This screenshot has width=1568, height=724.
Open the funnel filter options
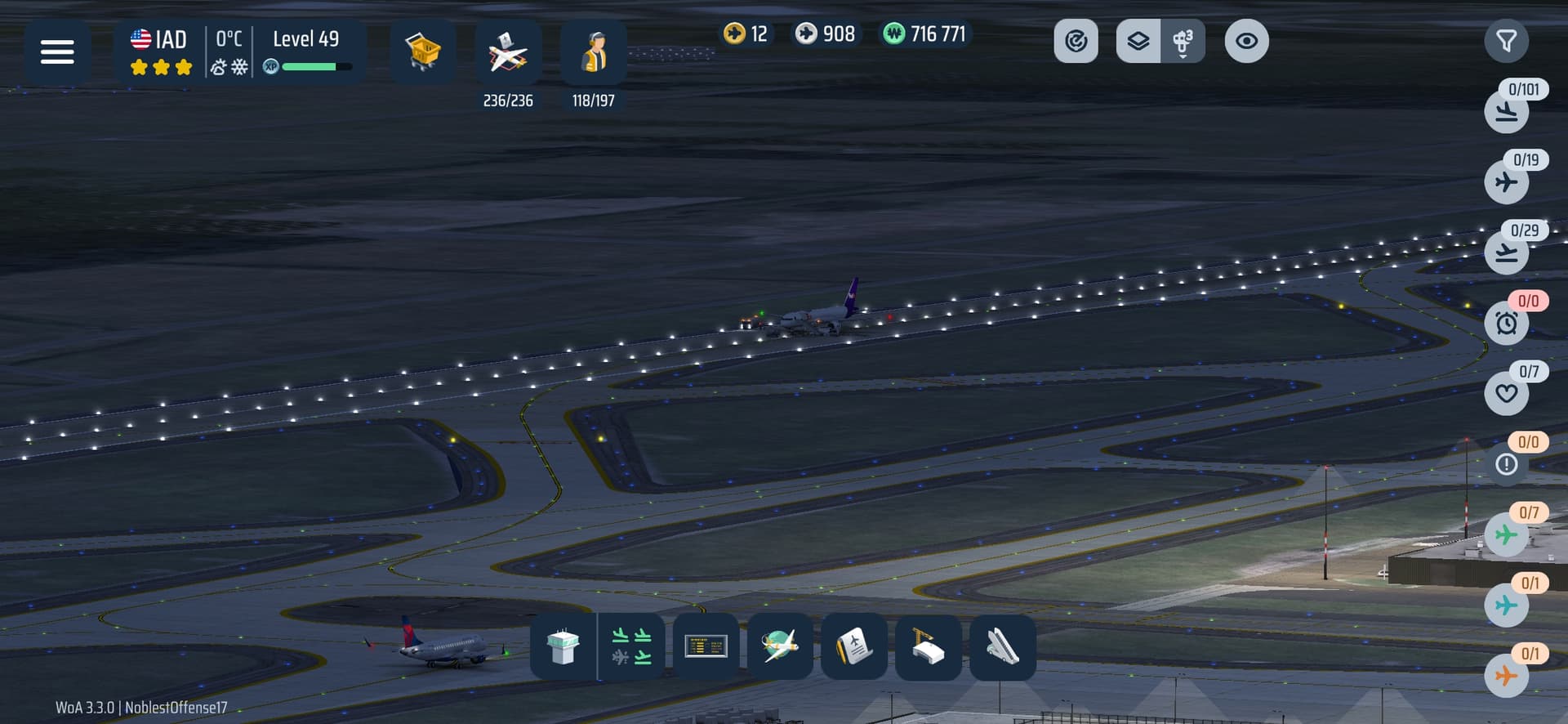pos(1506,41)
